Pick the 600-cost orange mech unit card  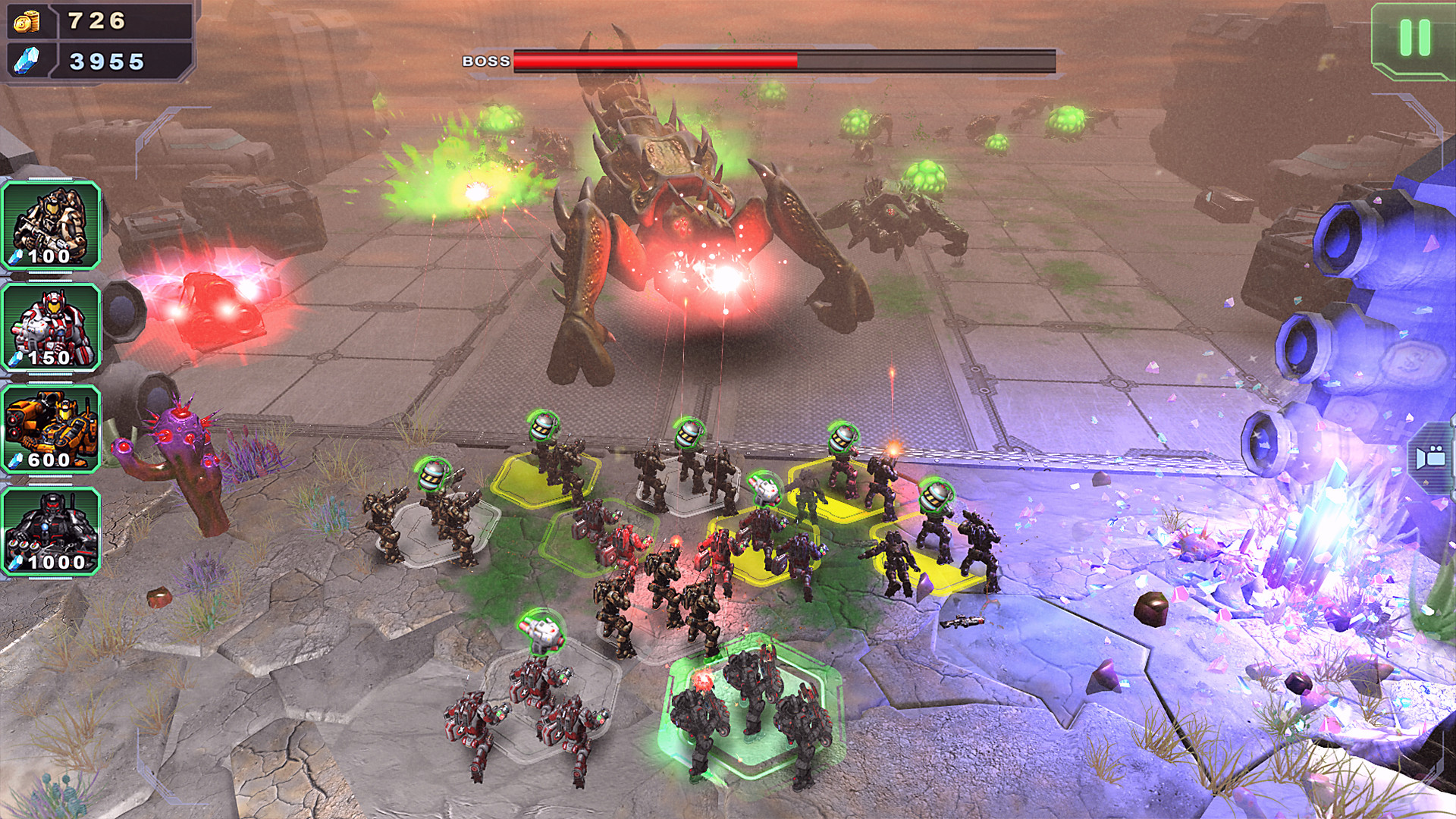51,429
